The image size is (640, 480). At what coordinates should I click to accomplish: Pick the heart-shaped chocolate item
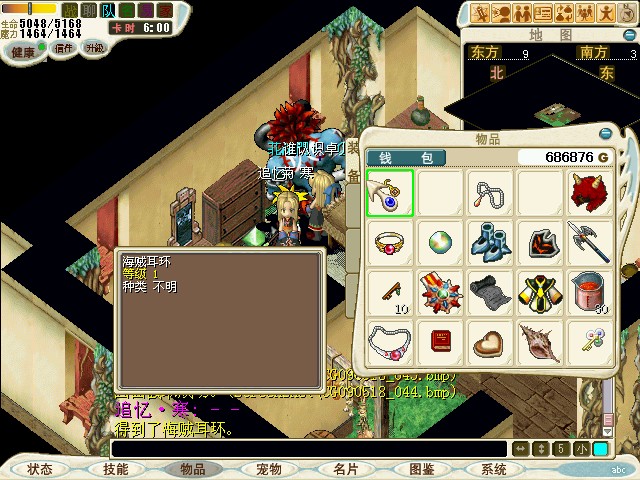click(x=490, y=343)
